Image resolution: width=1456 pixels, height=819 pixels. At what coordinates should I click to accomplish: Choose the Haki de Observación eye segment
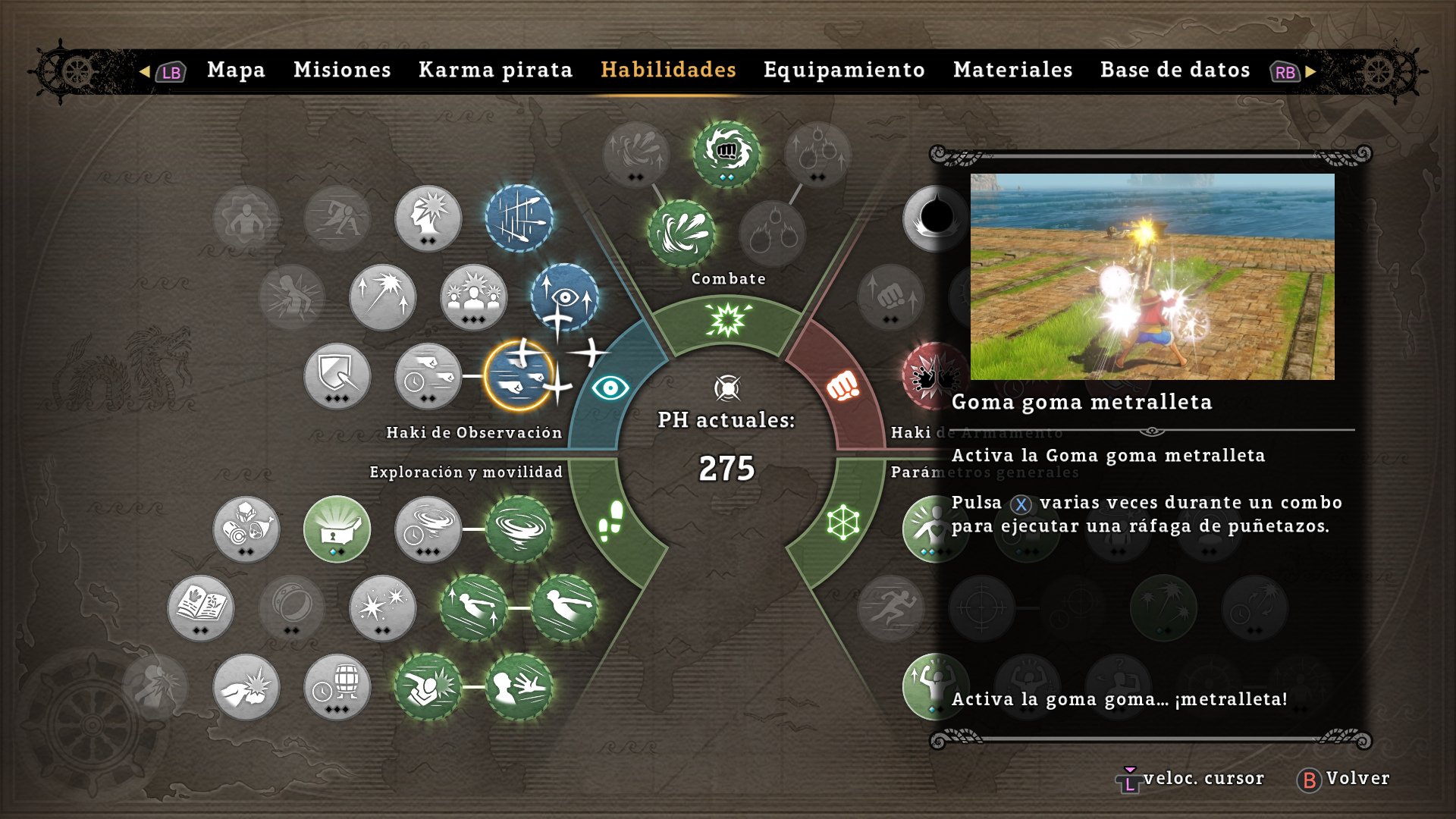pos(610,388)
